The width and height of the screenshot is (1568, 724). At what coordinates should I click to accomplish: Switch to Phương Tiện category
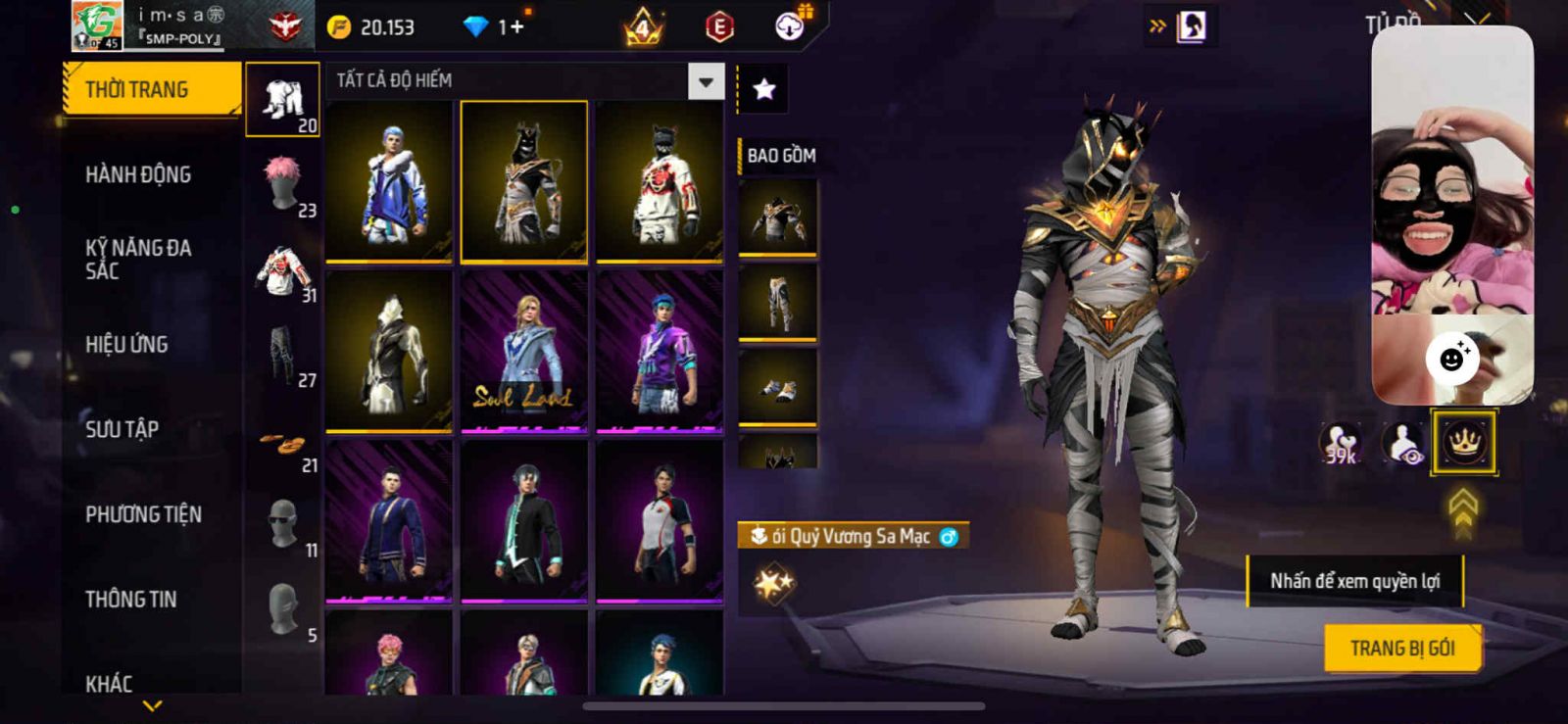(143, 514)
